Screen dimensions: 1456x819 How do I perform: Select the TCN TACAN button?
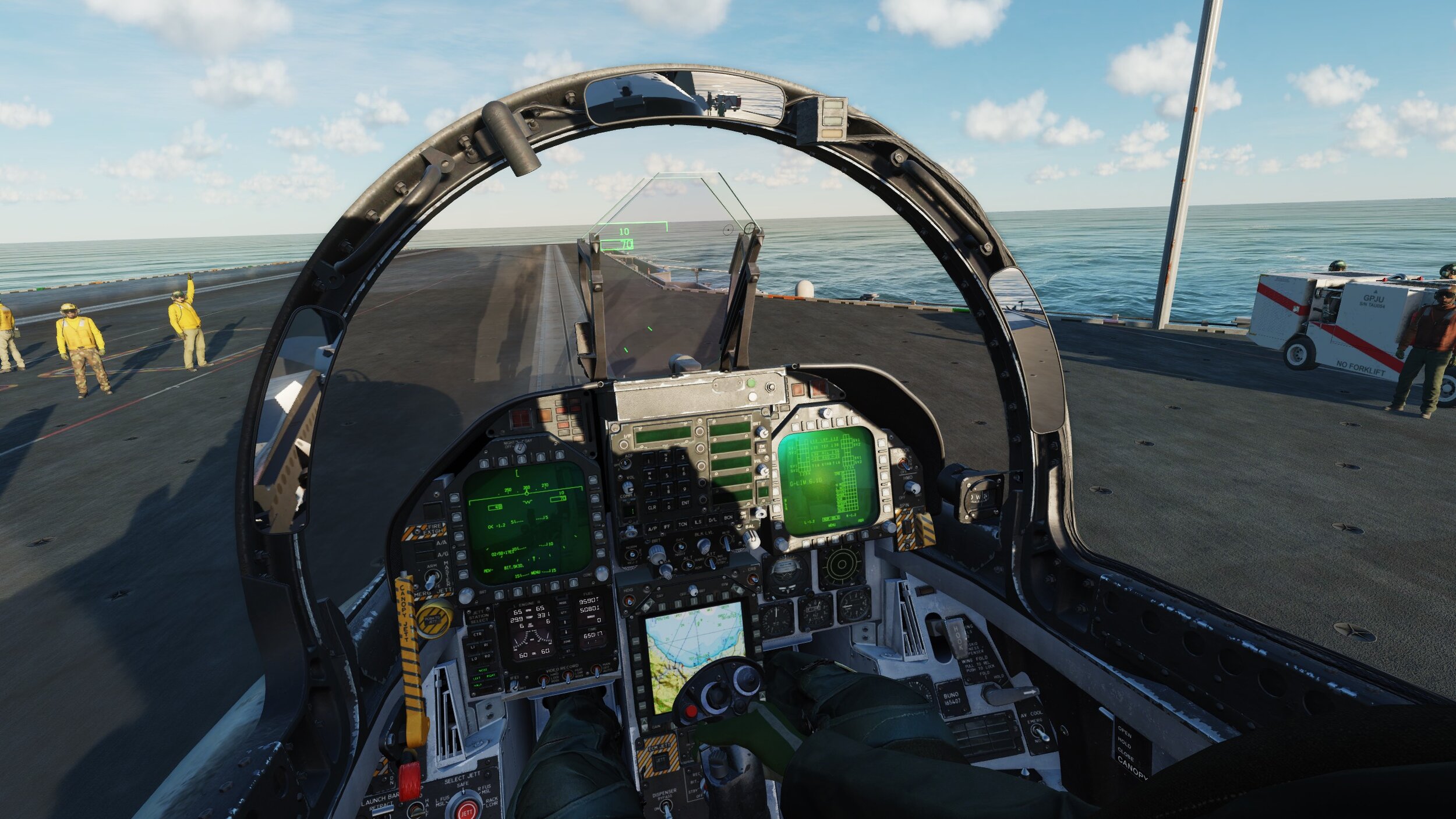683,524
